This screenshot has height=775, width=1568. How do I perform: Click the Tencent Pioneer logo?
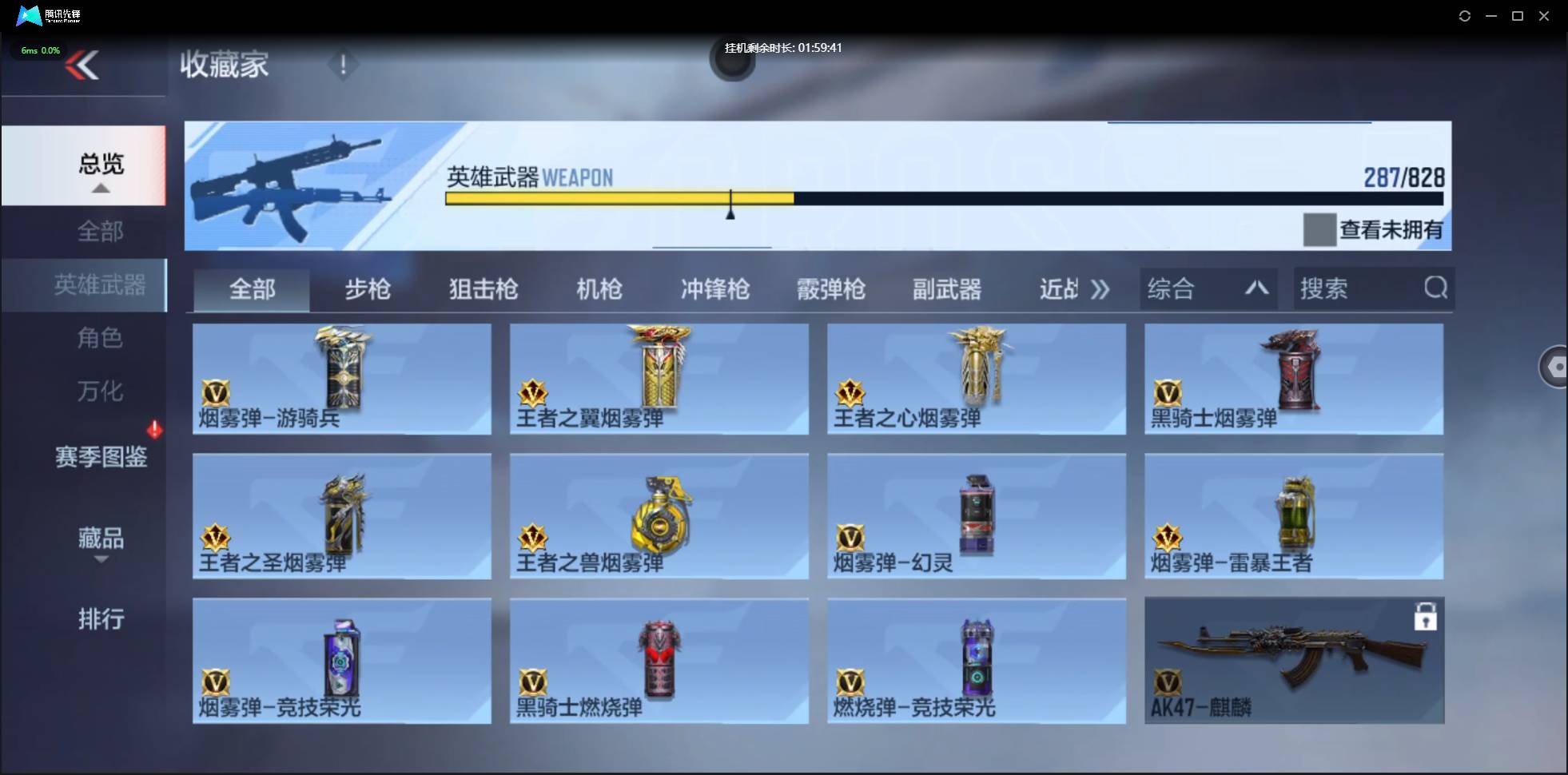pyautogui.click(x=29, y=15)
